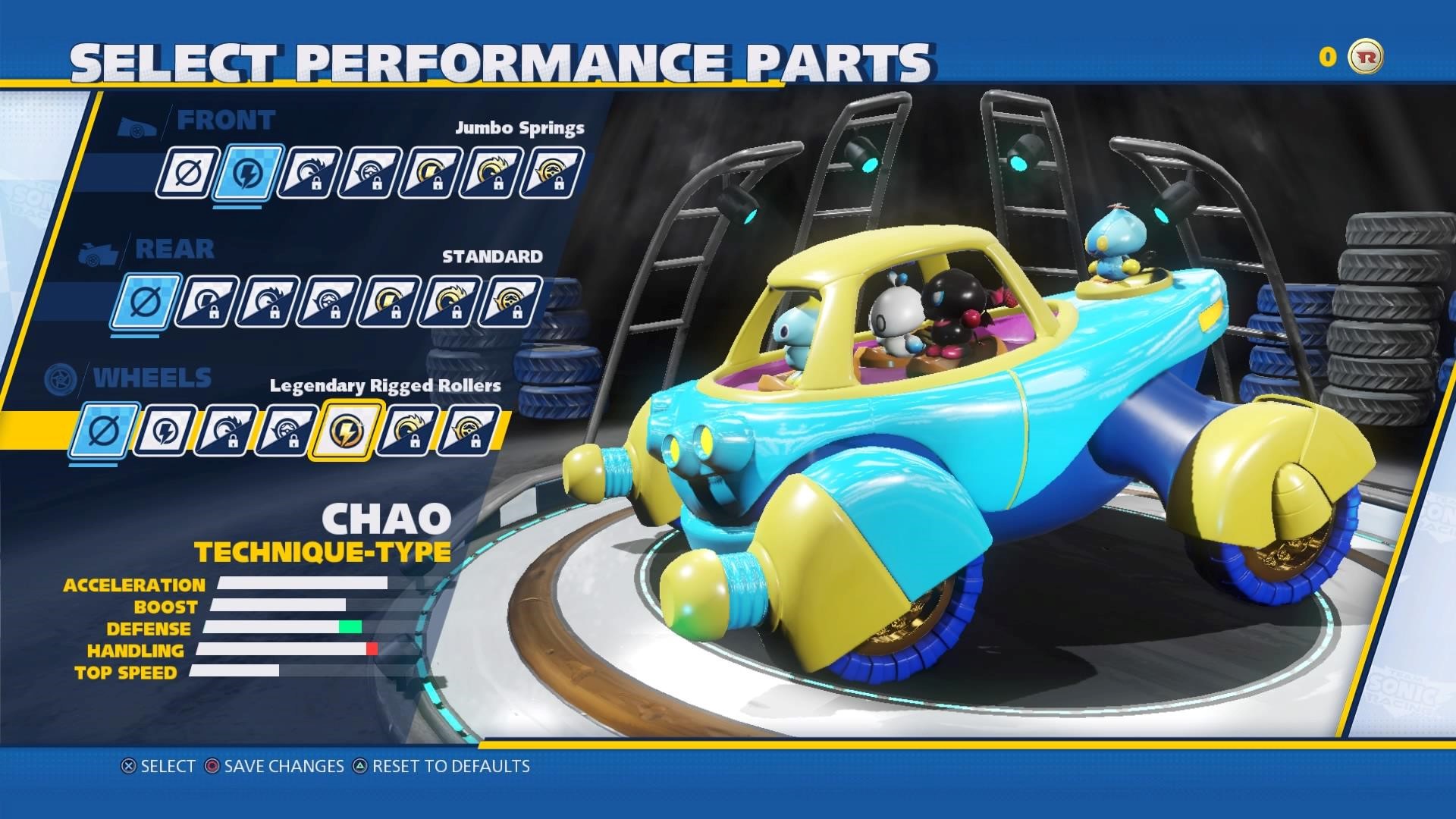Select the blue lightning bolt Wheels part

pos(163,431)
